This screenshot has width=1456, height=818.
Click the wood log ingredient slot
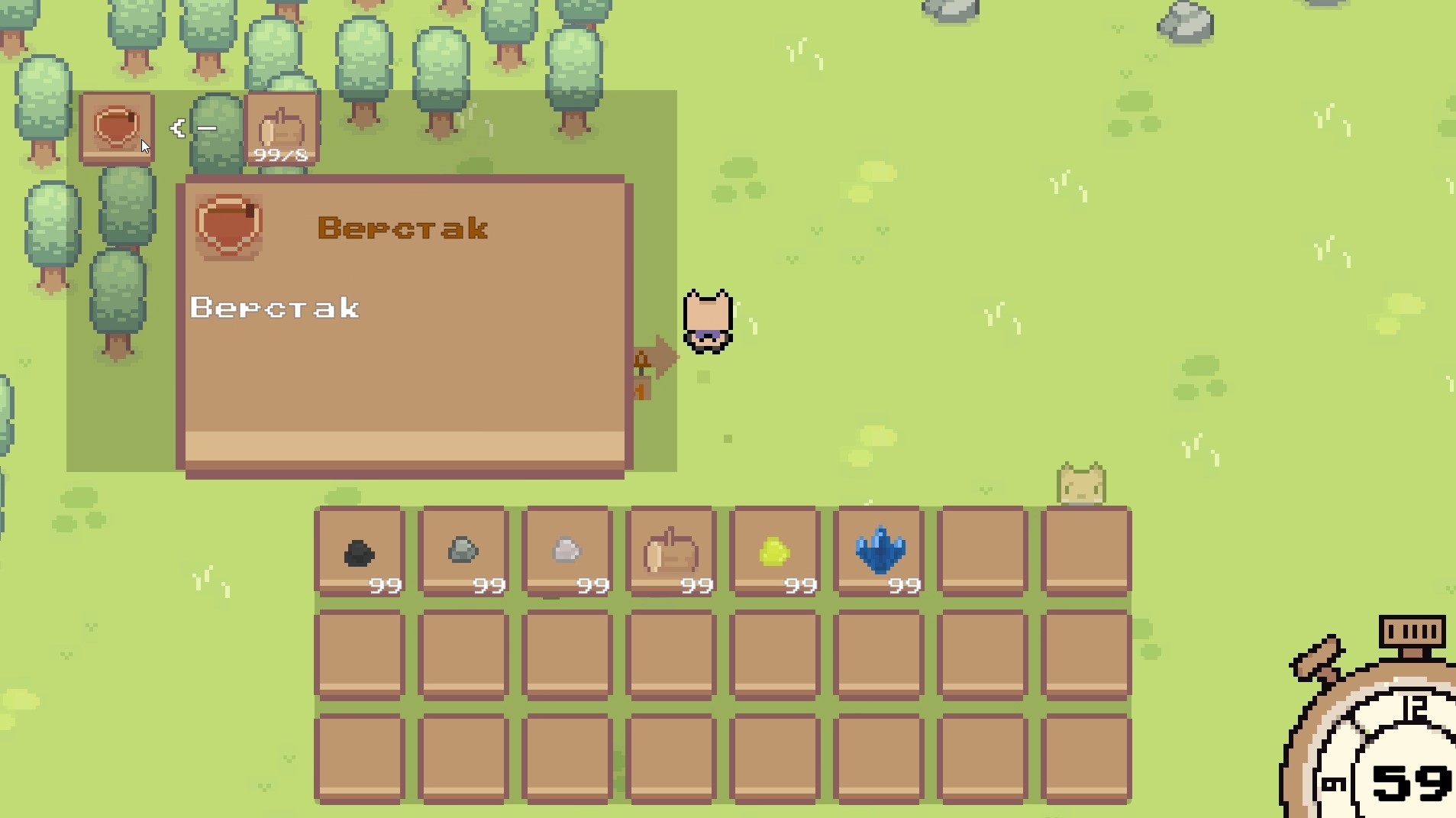pos(282,128)
